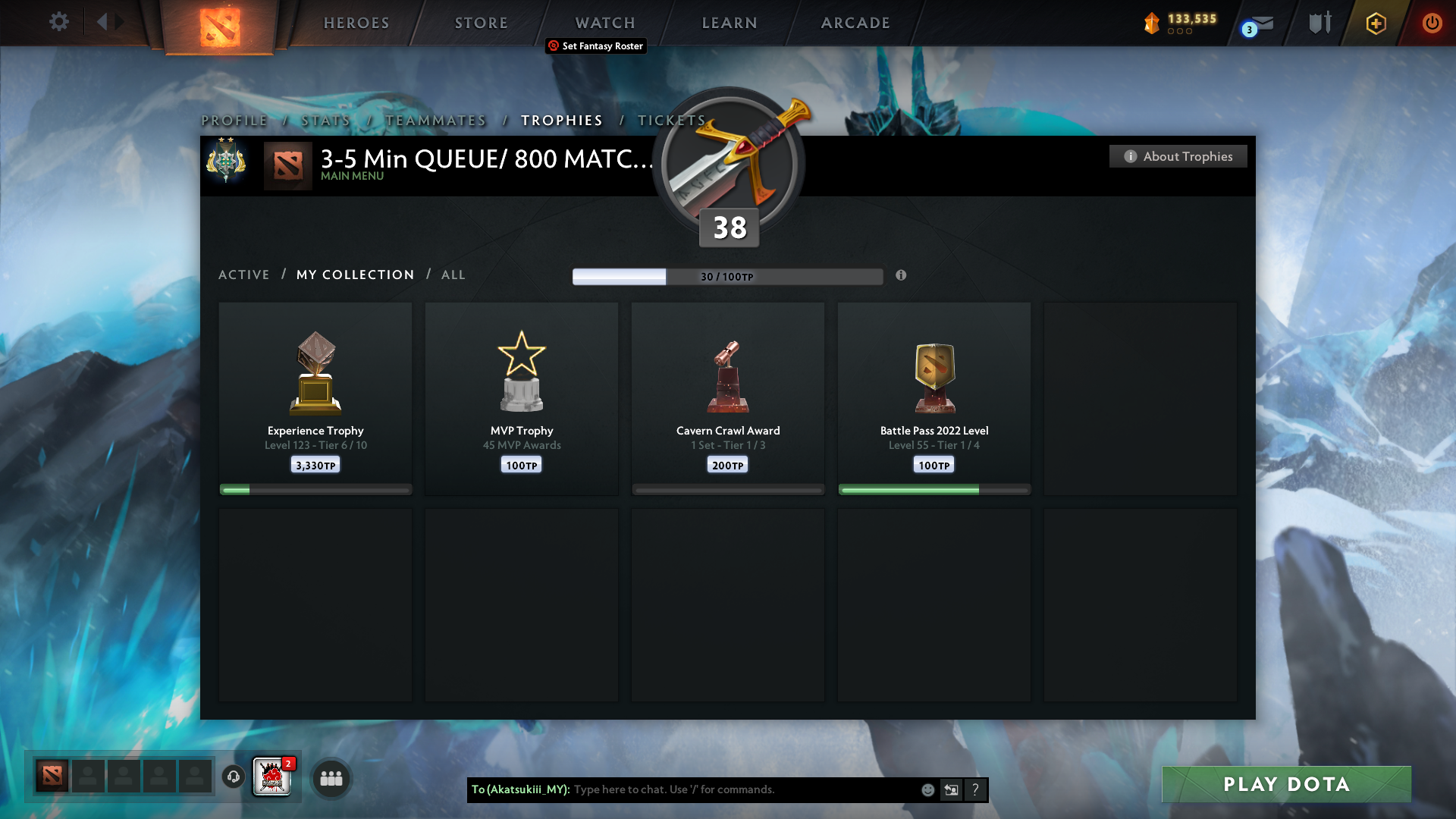The height and width of the screenshot is (819, 1456).
Task: Click the armory loadout icon
Action: (1319, 23)
